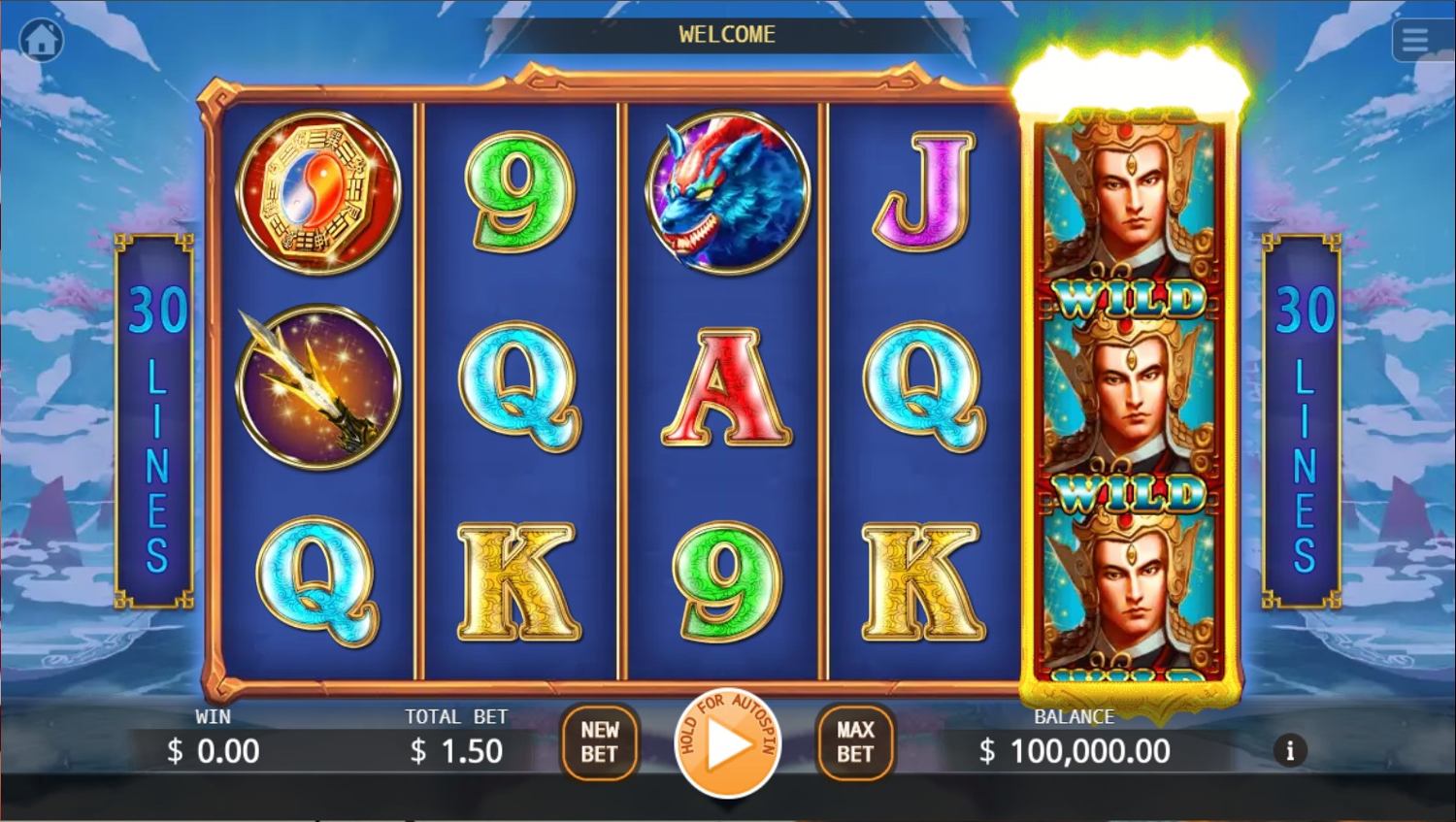Set the wager with MAX BET
This screenshot has height=822, width=1456.
point(855,742)
